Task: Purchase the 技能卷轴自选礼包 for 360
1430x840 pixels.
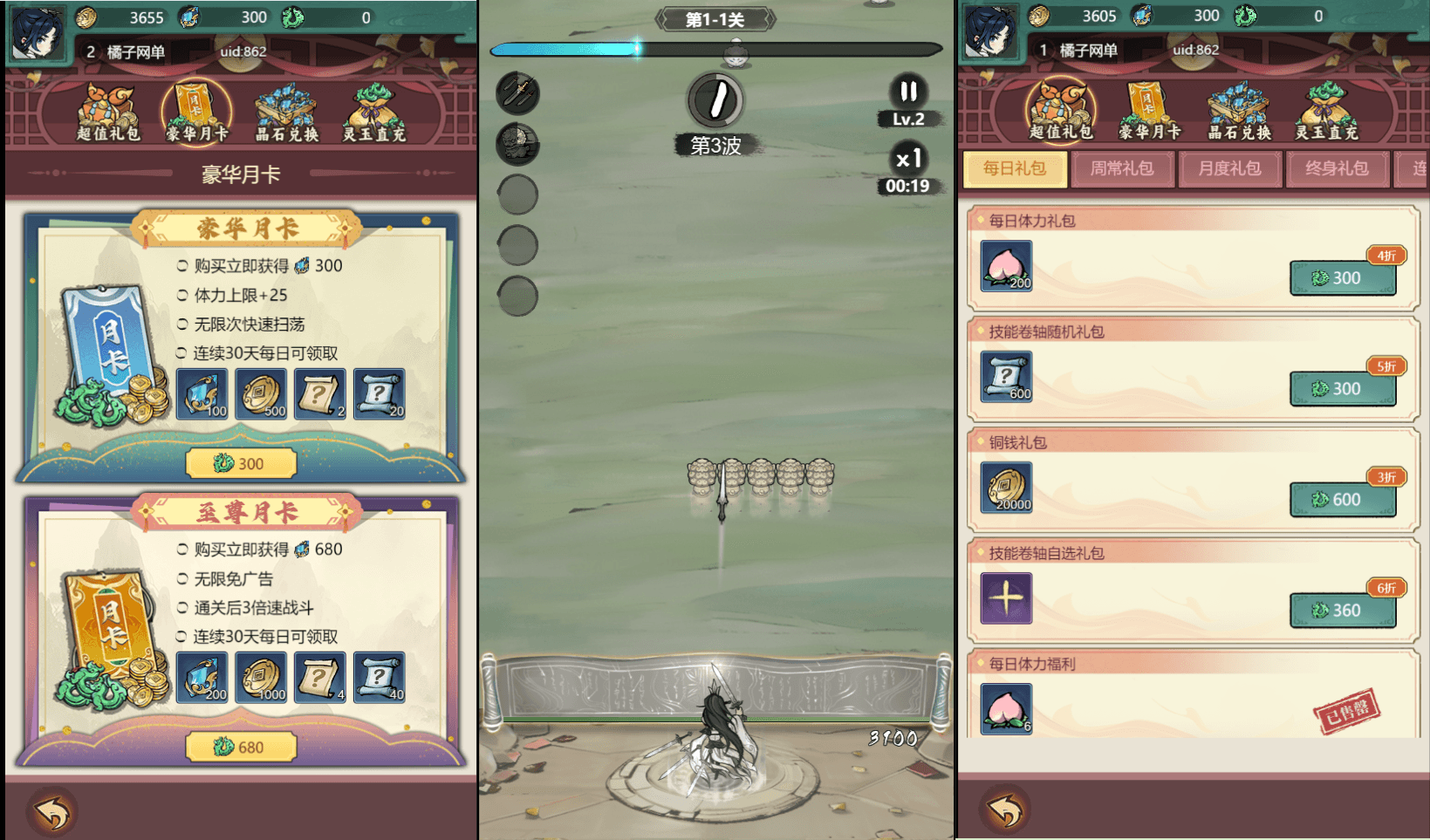Action: [1342, 610]
